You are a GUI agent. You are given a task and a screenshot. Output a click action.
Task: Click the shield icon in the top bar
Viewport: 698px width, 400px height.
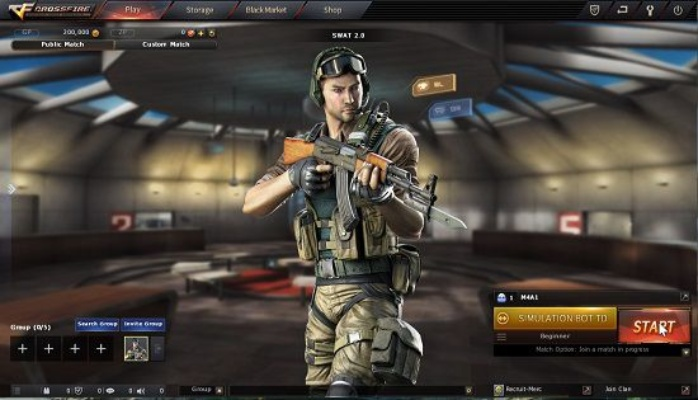click(x=597, y=9)
